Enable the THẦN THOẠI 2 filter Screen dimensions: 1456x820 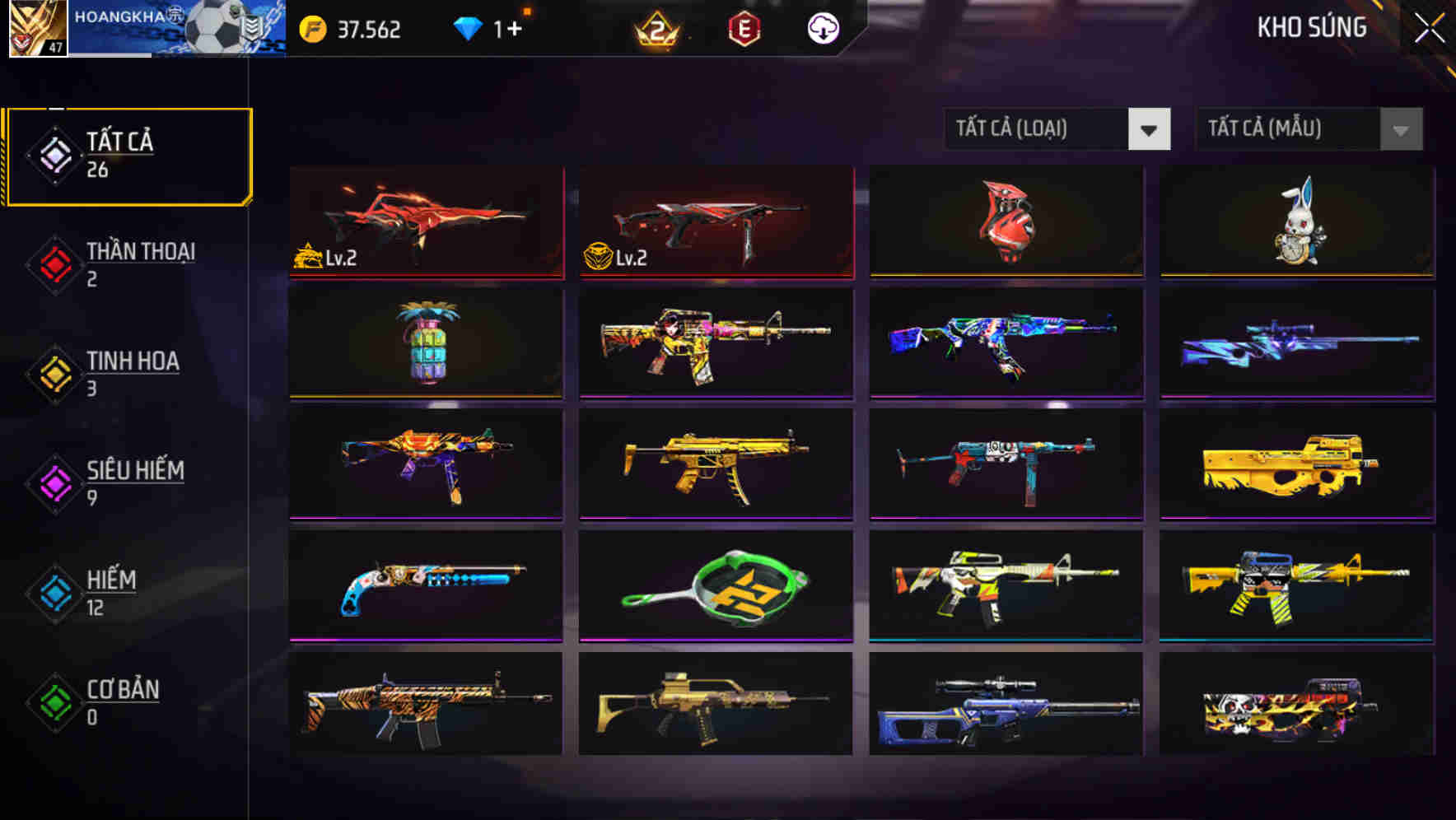click(x=128, y=263)
